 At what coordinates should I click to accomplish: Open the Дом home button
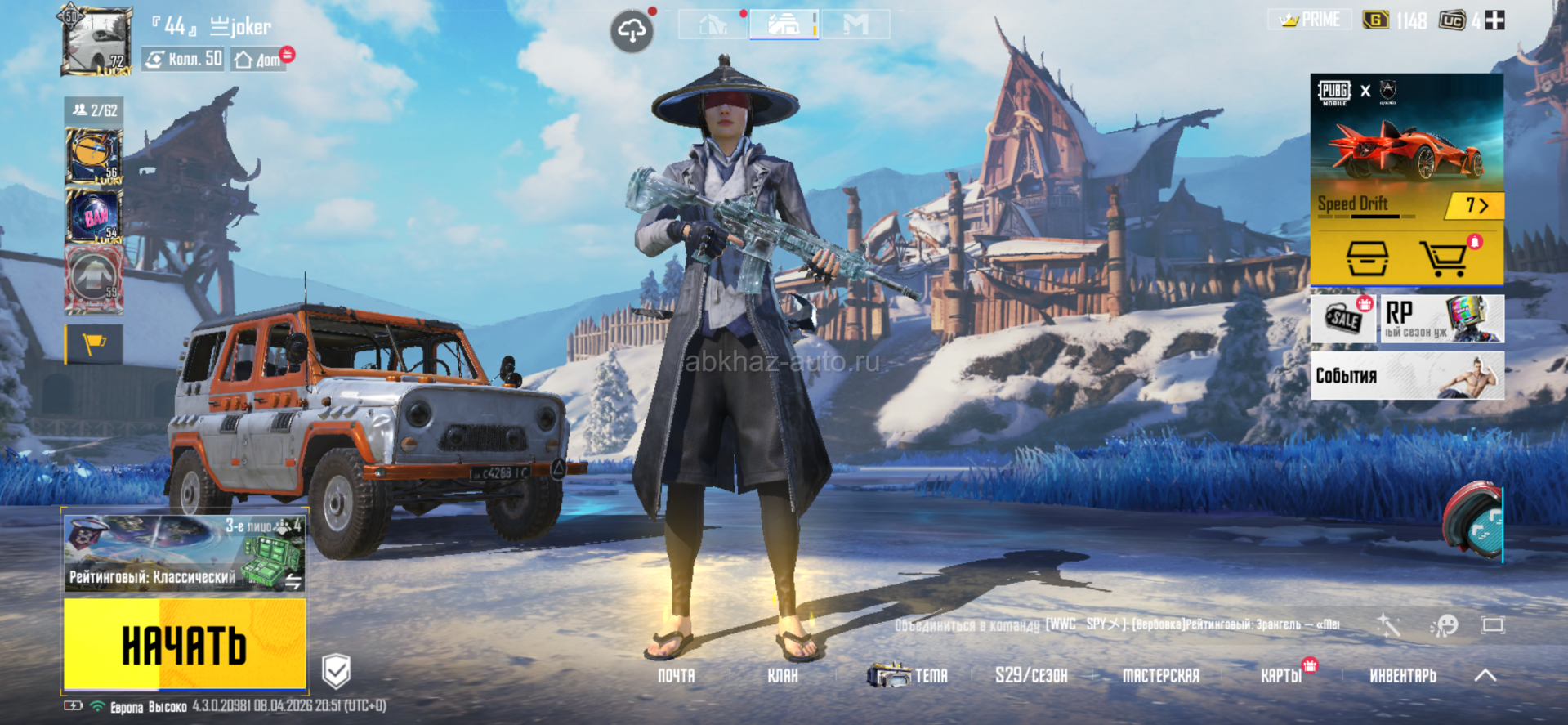[258, 60]
